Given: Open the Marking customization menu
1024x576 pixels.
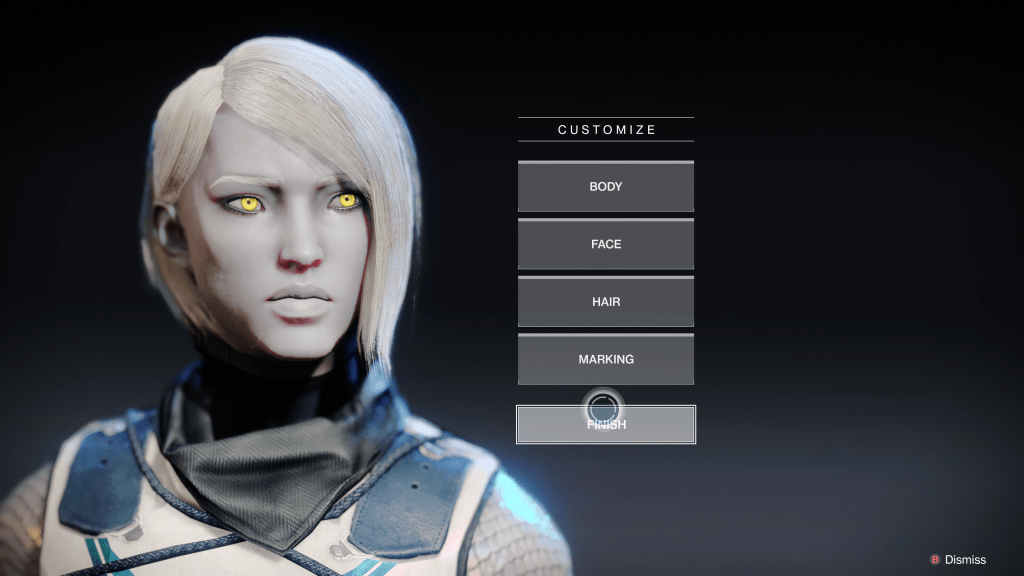Looking at the screenshot, I should pyautogui.click(x=605, y=359).
